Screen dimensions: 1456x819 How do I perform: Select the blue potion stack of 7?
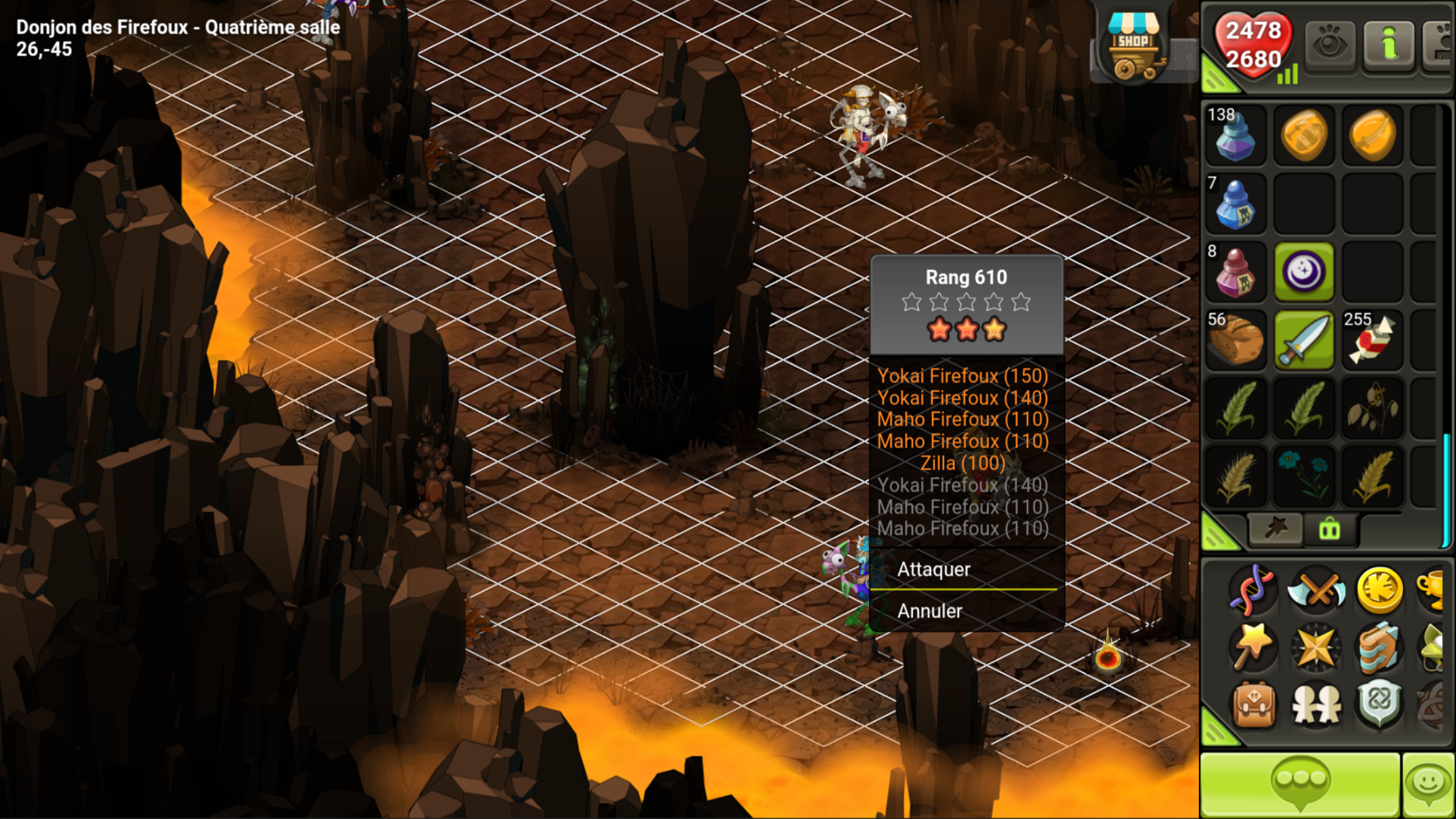(1235, 204)
